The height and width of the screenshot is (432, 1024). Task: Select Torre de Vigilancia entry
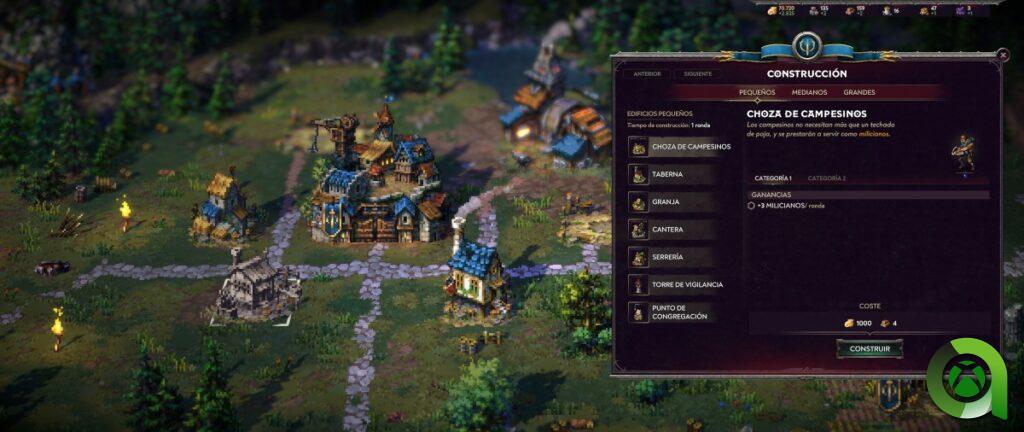coord(682,284)
